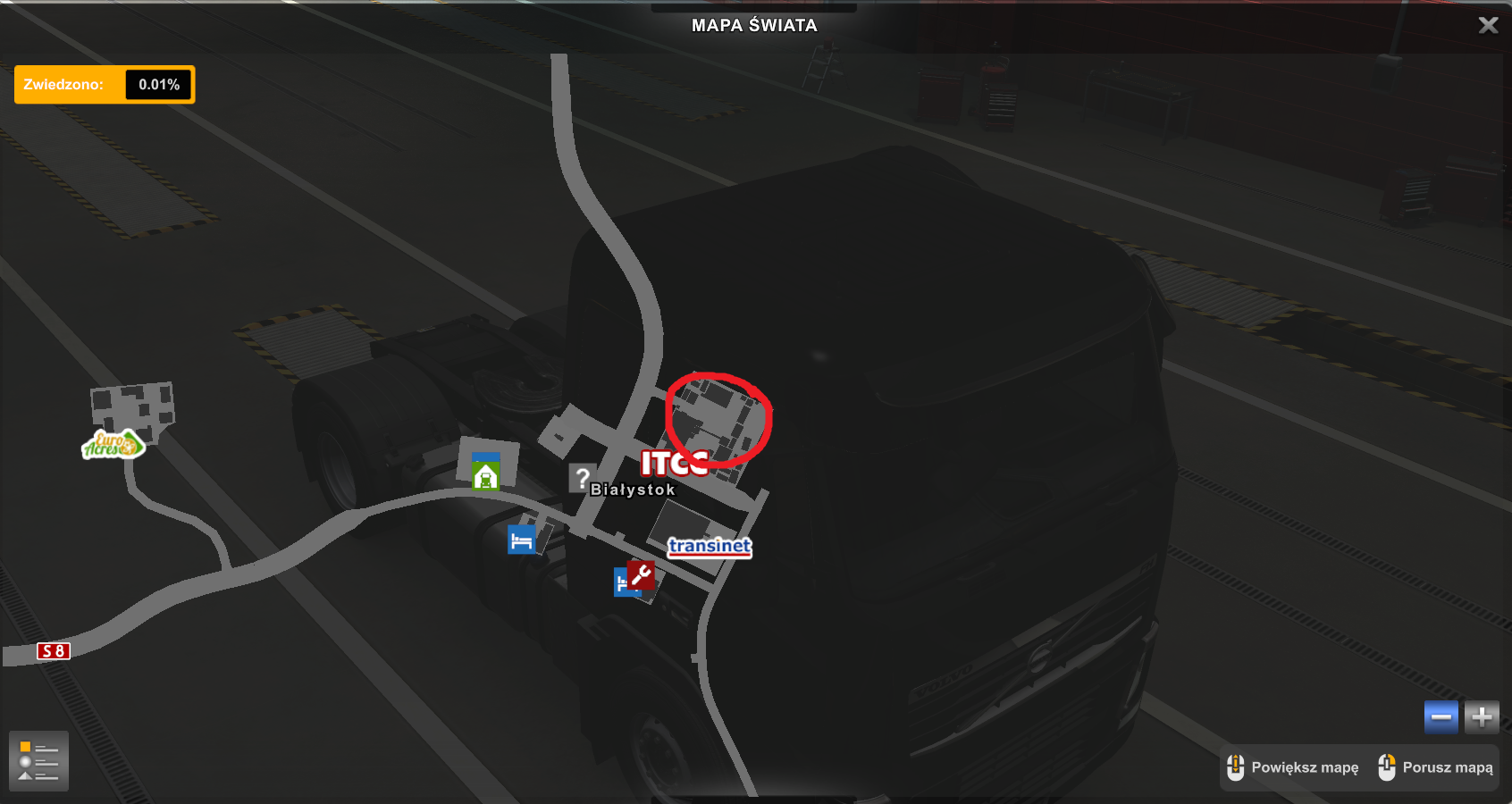Select the question mark undiscovered marker

(582, 478)
